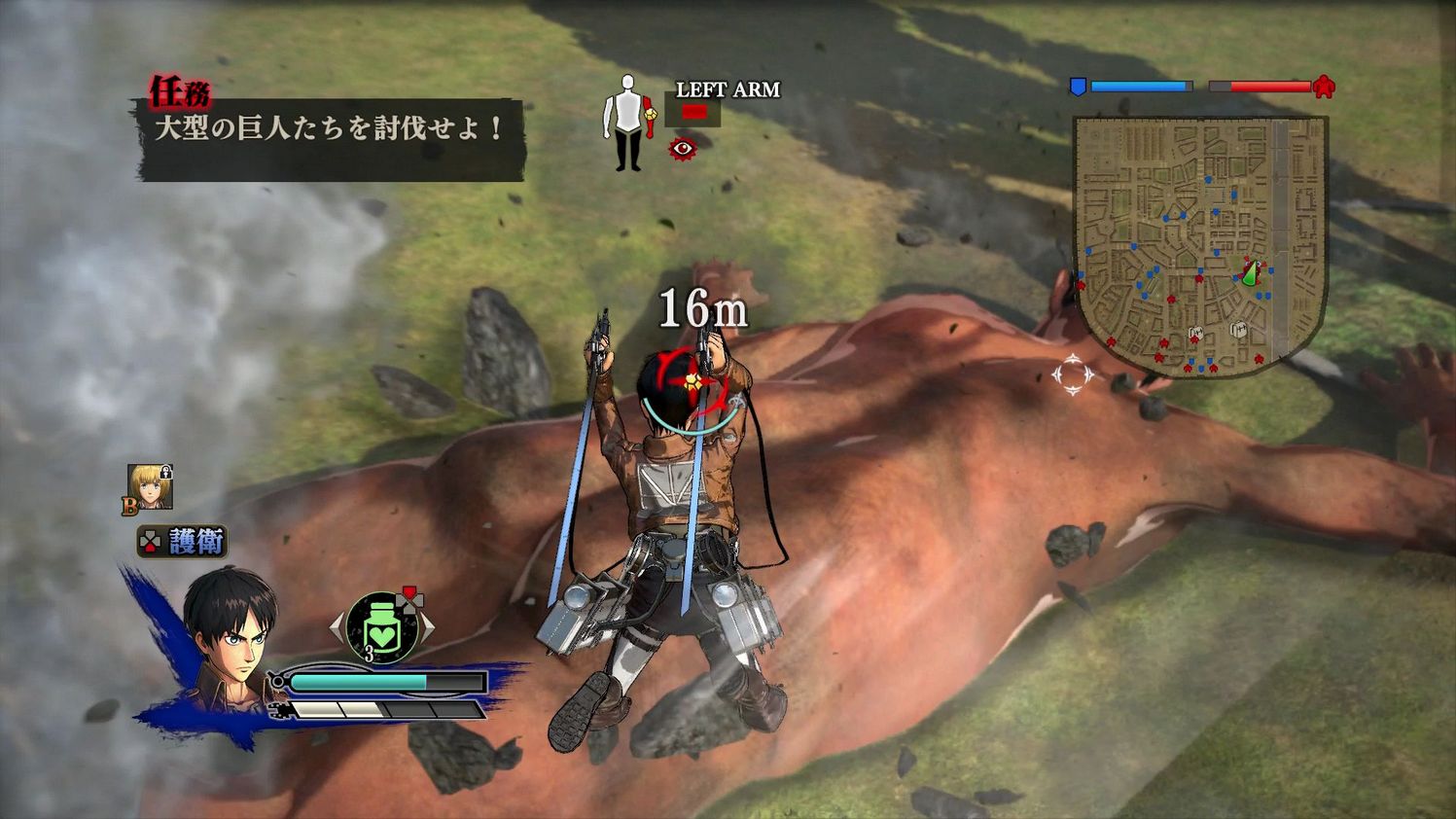Click the gas canister gauge icon
This screenshot has height=819, width=1456.
point(277,681)
